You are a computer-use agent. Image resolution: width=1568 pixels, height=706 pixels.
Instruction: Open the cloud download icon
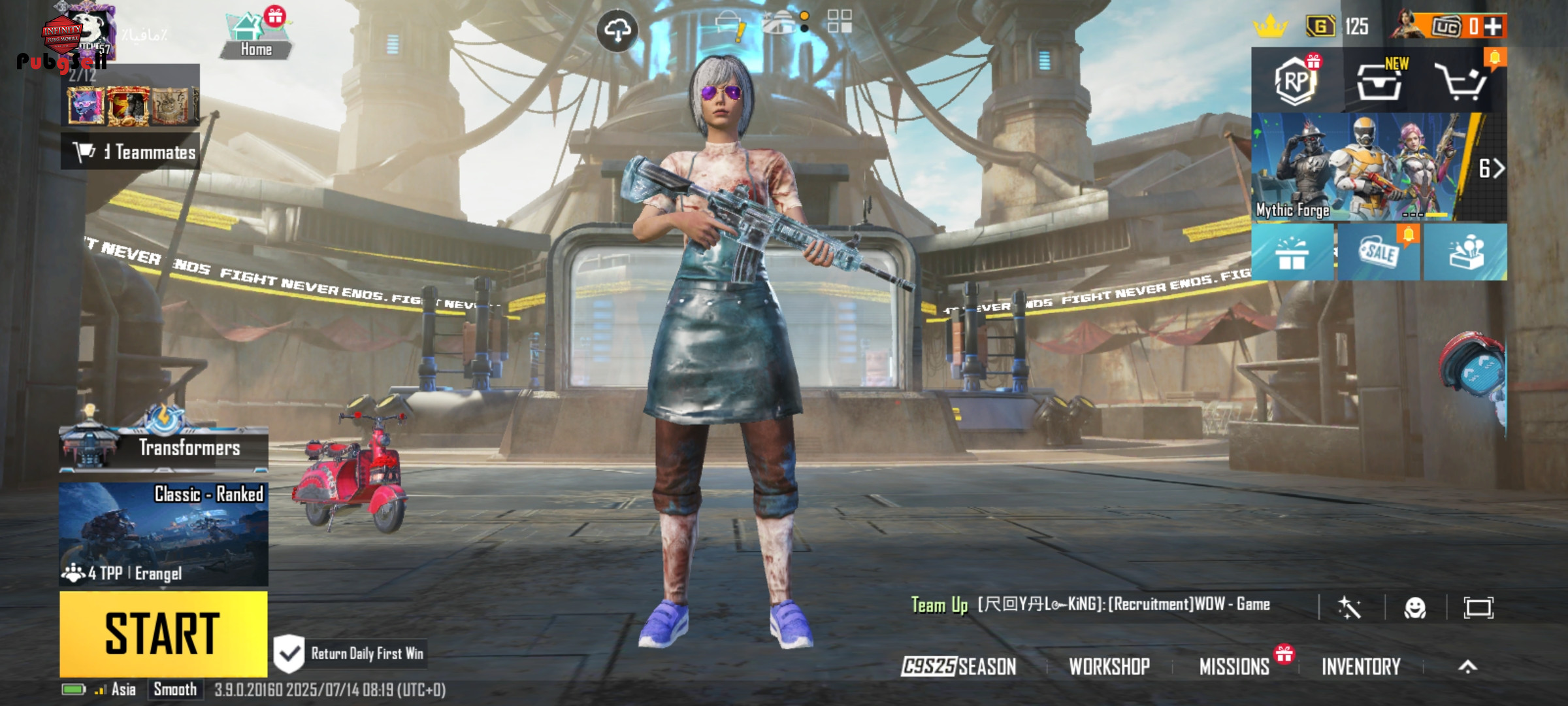(x=617, y=30)
